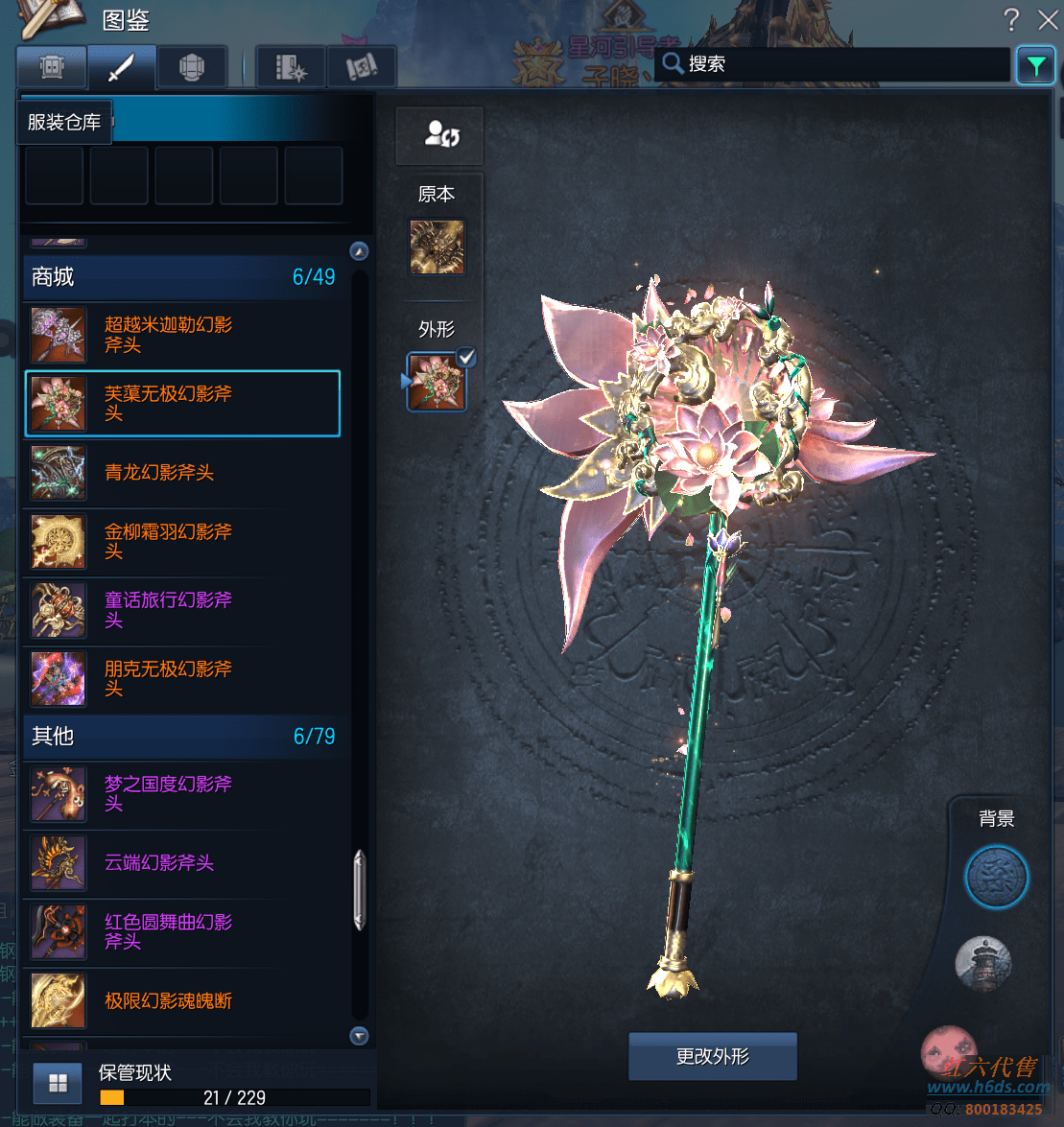Viewport: 1064px width, 1127px height.
Task: Select 极限幻影魂魄断 entry
Action: [x=182, y=1001]
